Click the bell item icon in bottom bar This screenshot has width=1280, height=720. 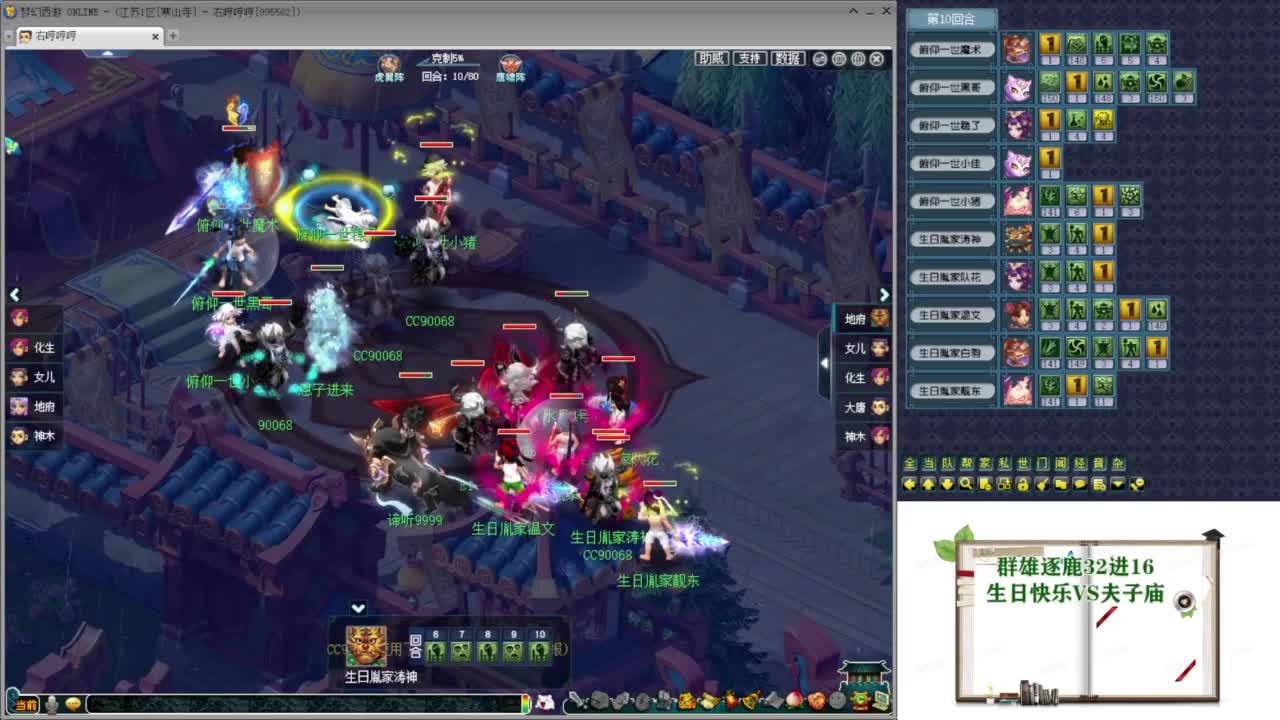click(750, 701)
